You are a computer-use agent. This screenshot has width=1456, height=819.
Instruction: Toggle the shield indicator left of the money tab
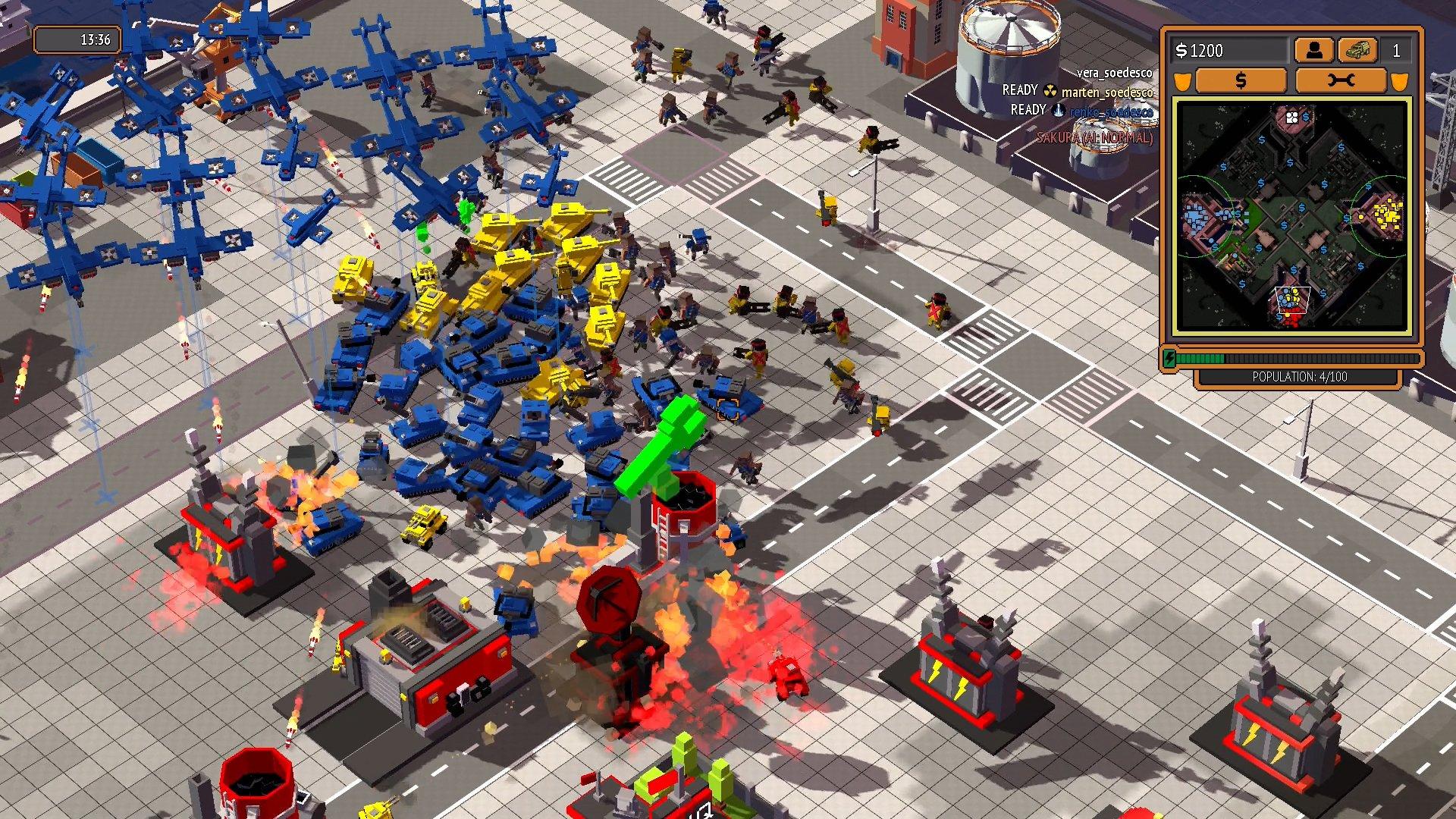tap(1184, 81)
